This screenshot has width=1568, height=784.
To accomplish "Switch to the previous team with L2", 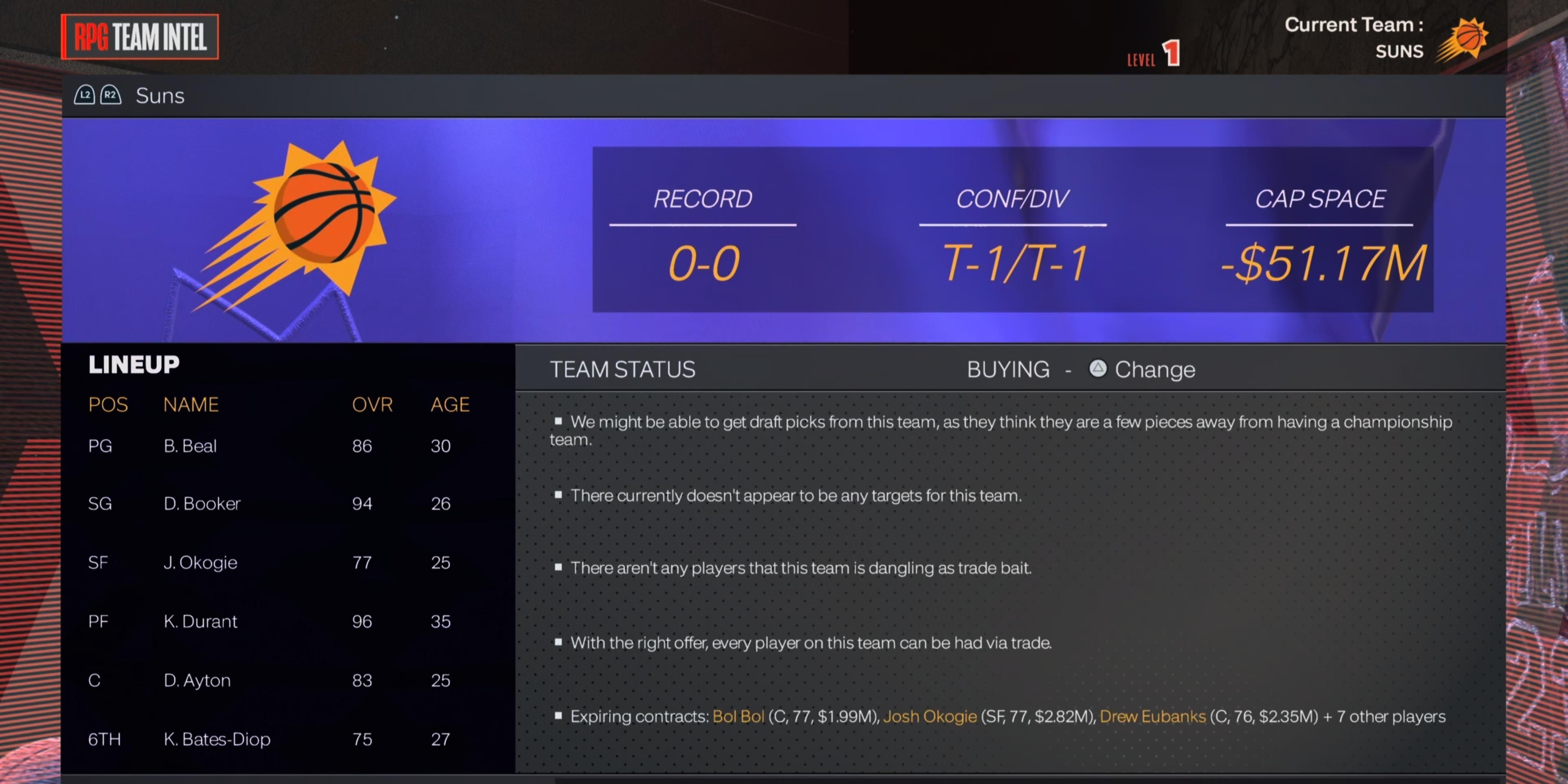I will click(x=85, y=95).
